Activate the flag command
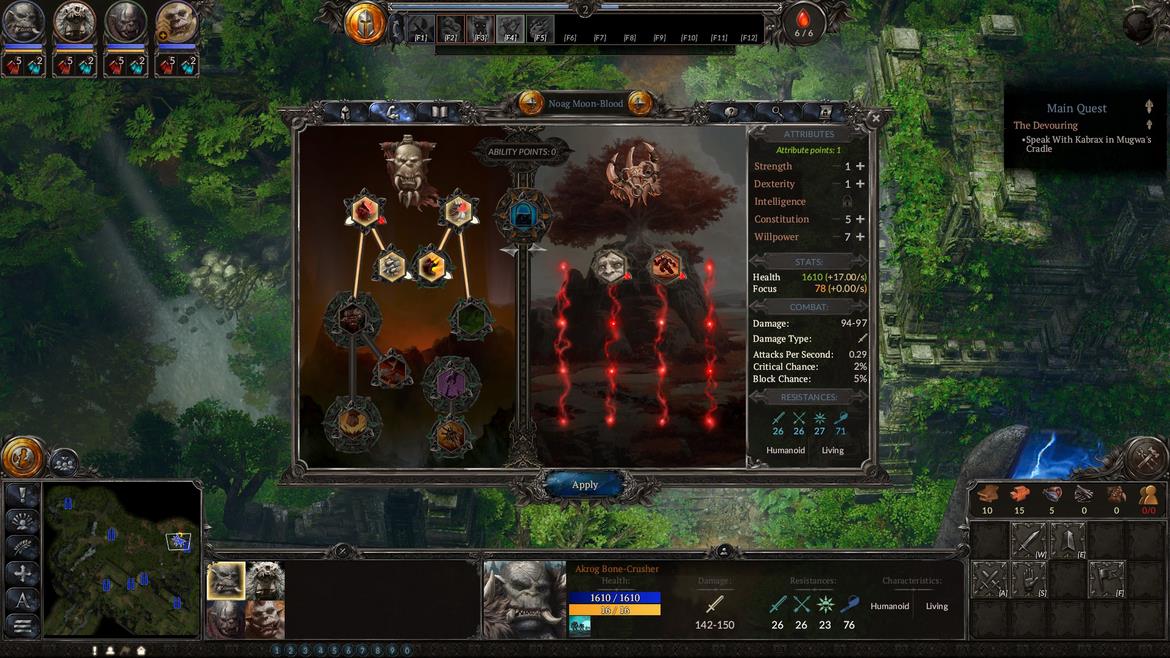Viewport: 1170px width, 658px height. point(1106,580)
